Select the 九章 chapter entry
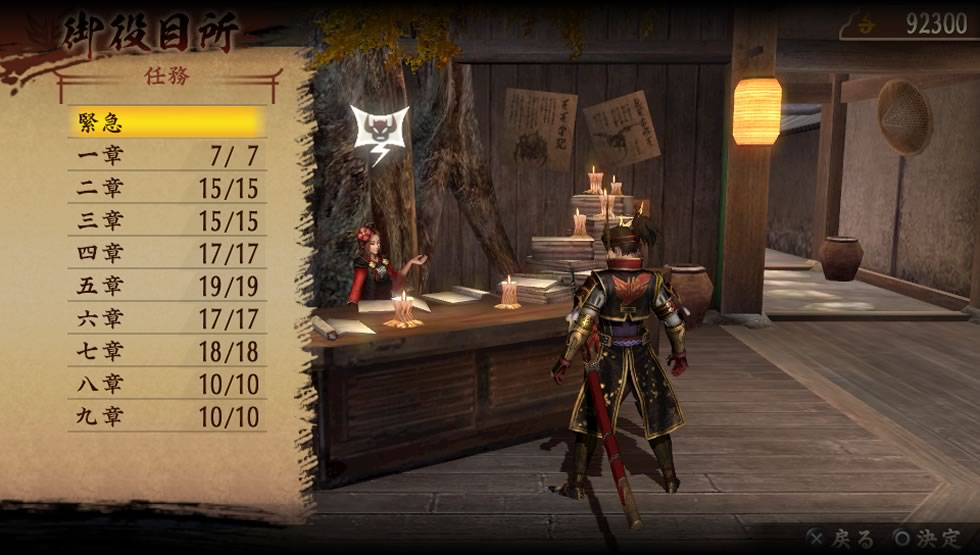 coord(167,416)
